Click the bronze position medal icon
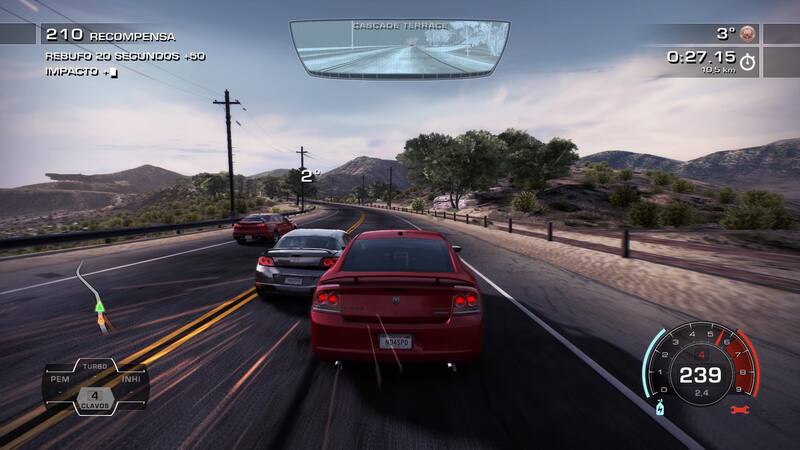 [748, 33]
